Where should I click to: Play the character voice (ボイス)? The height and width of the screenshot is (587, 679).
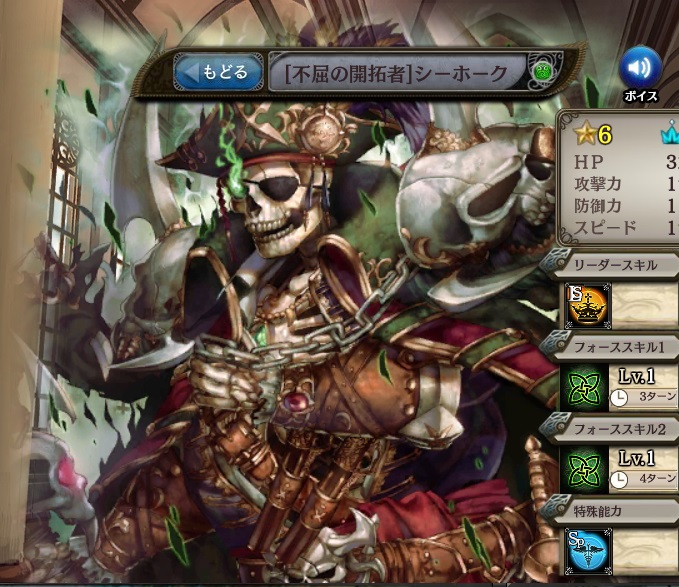(x=640, y=70)
